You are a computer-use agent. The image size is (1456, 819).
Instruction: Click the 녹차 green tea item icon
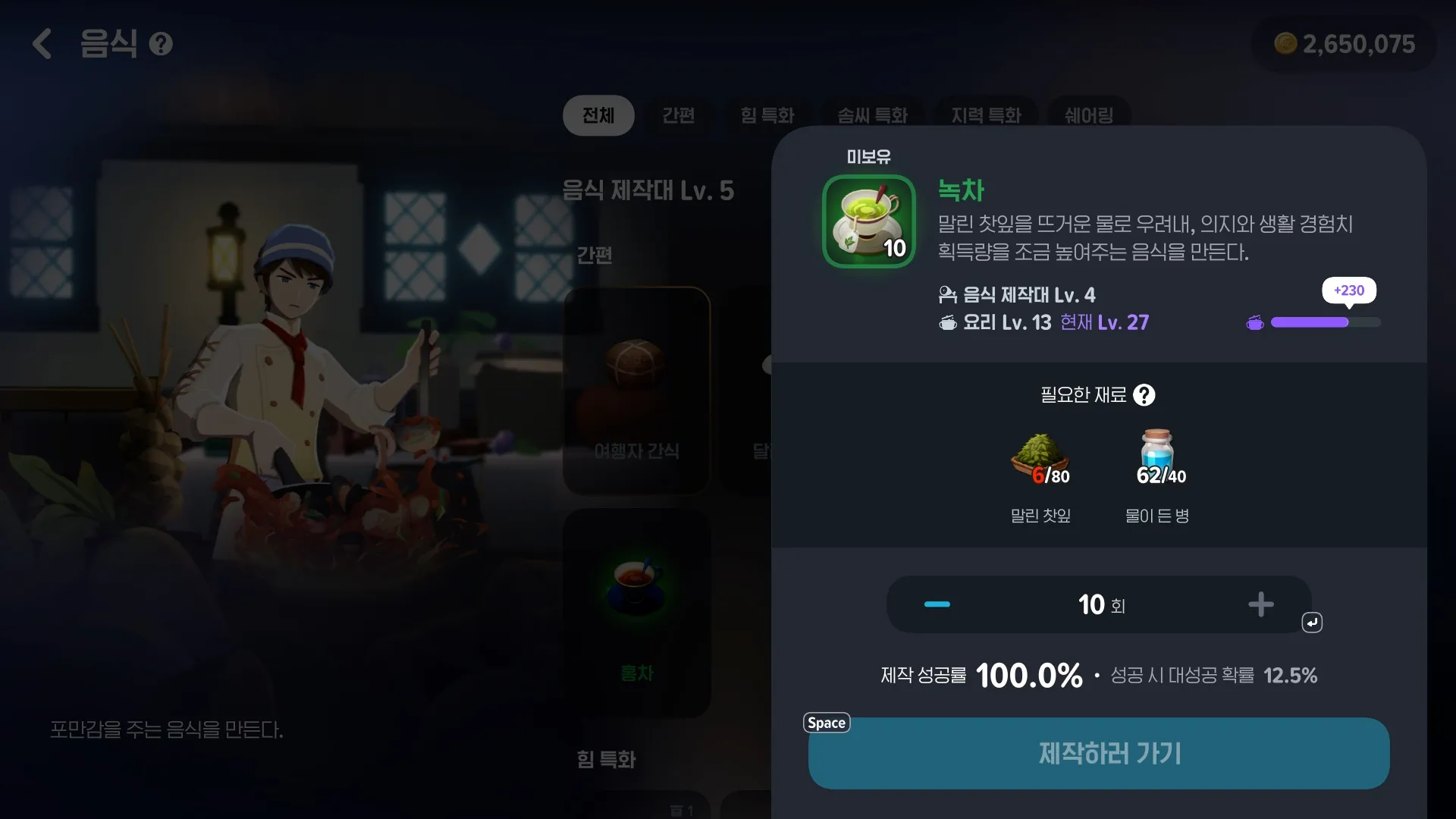(x=868, y=221)
